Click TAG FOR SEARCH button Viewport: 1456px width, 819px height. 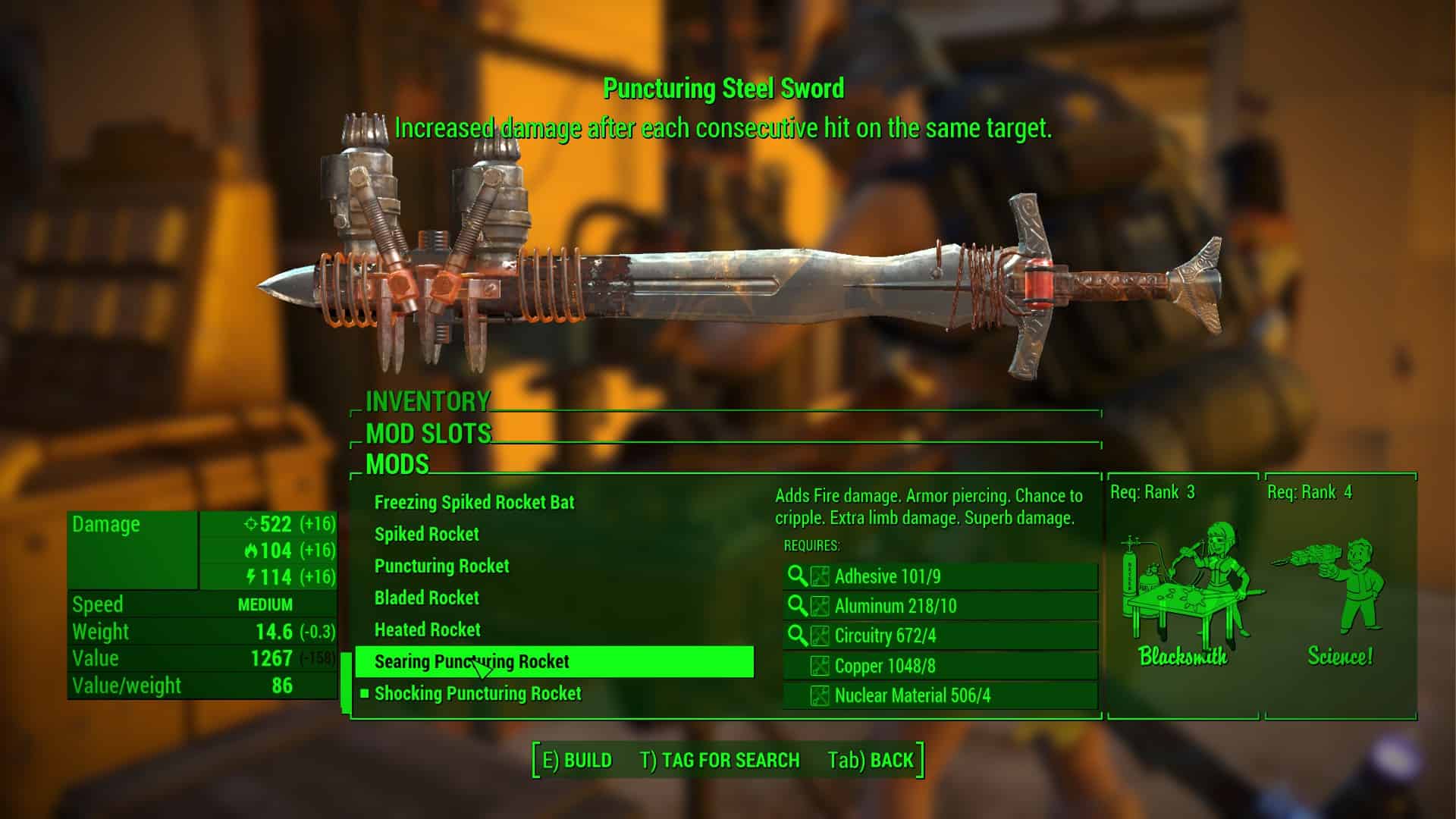[x=720, y=760]
